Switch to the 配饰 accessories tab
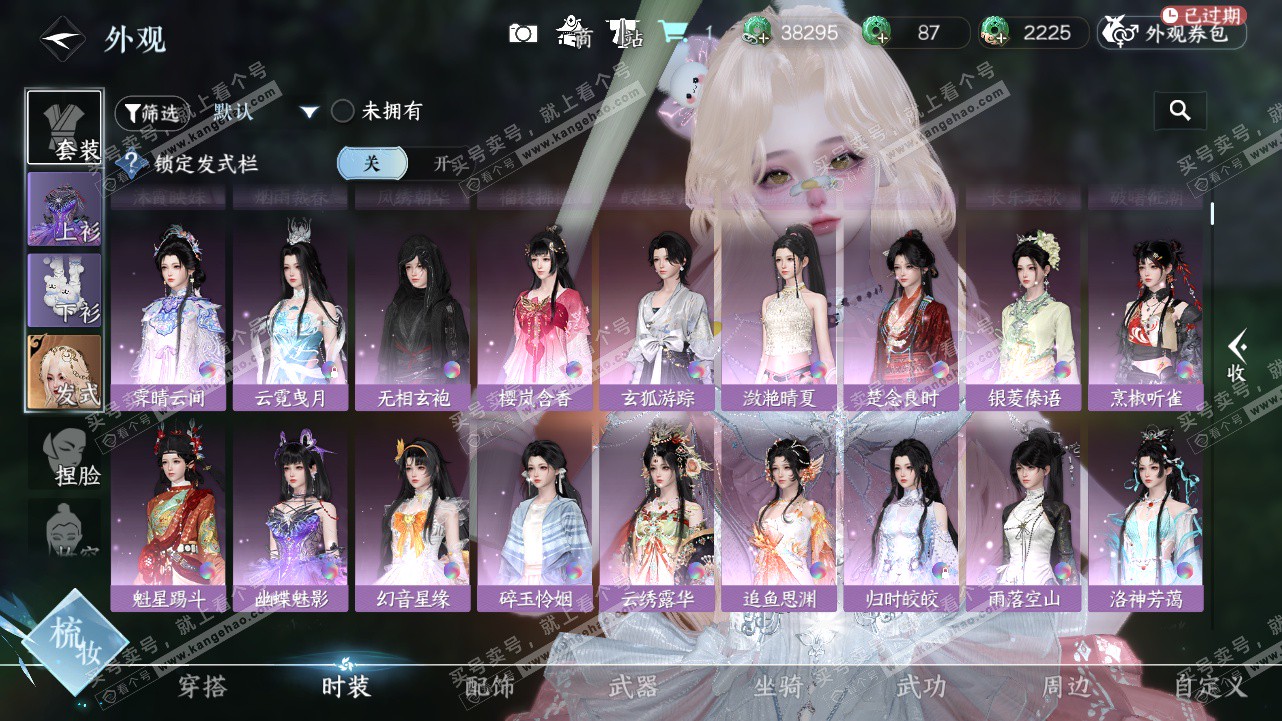Image resolution: width=1282 pixels, height=721 pixels. (490, 686)
